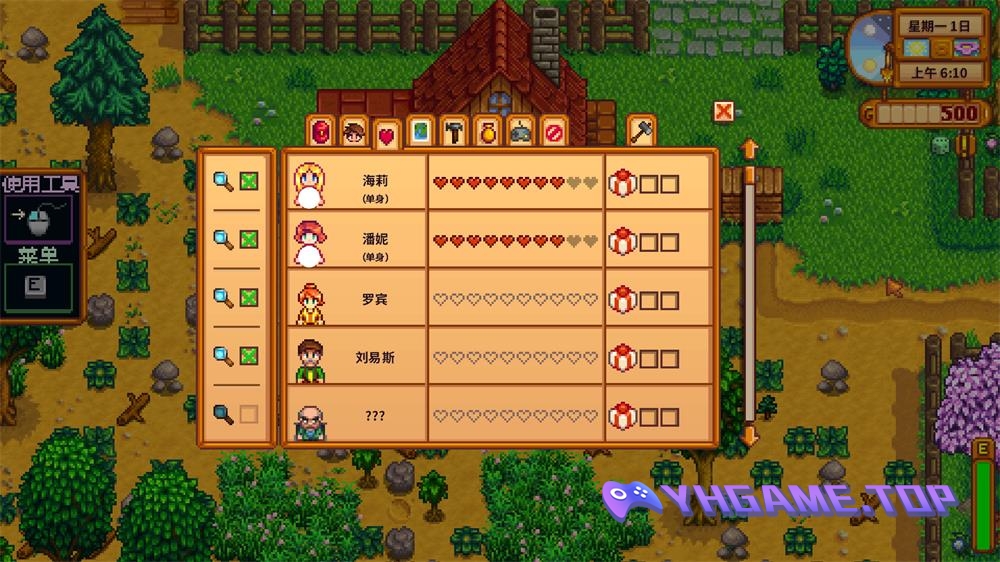Click the magnifier icon beside 罗宾

pos(224,298)
